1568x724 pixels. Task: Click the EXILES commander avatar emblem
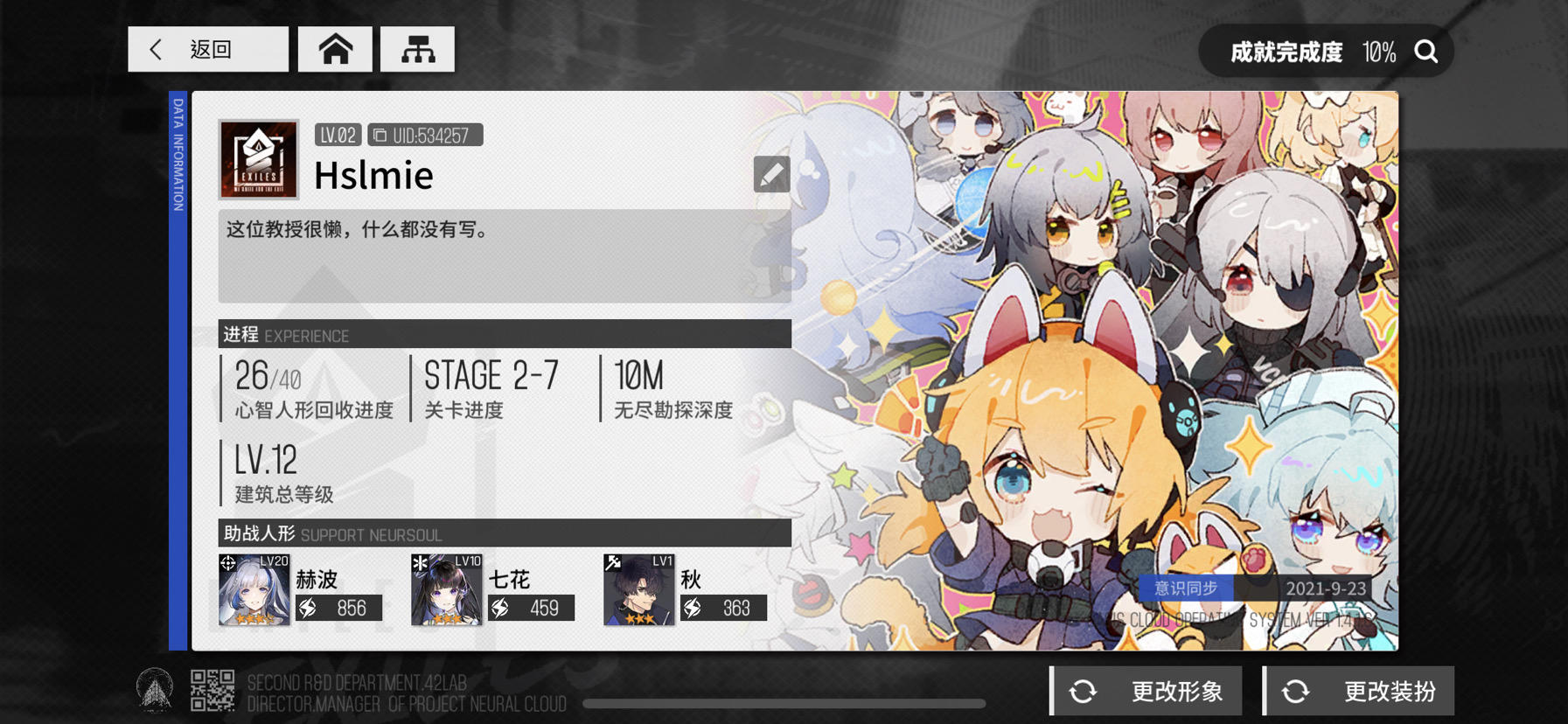[x=256, y=159]
